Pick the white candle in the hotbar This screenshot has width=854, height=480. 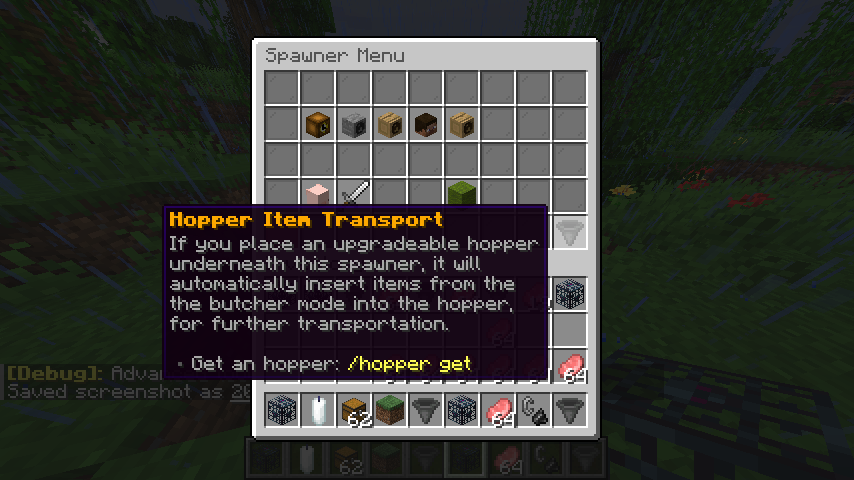[x=318, y=411]
